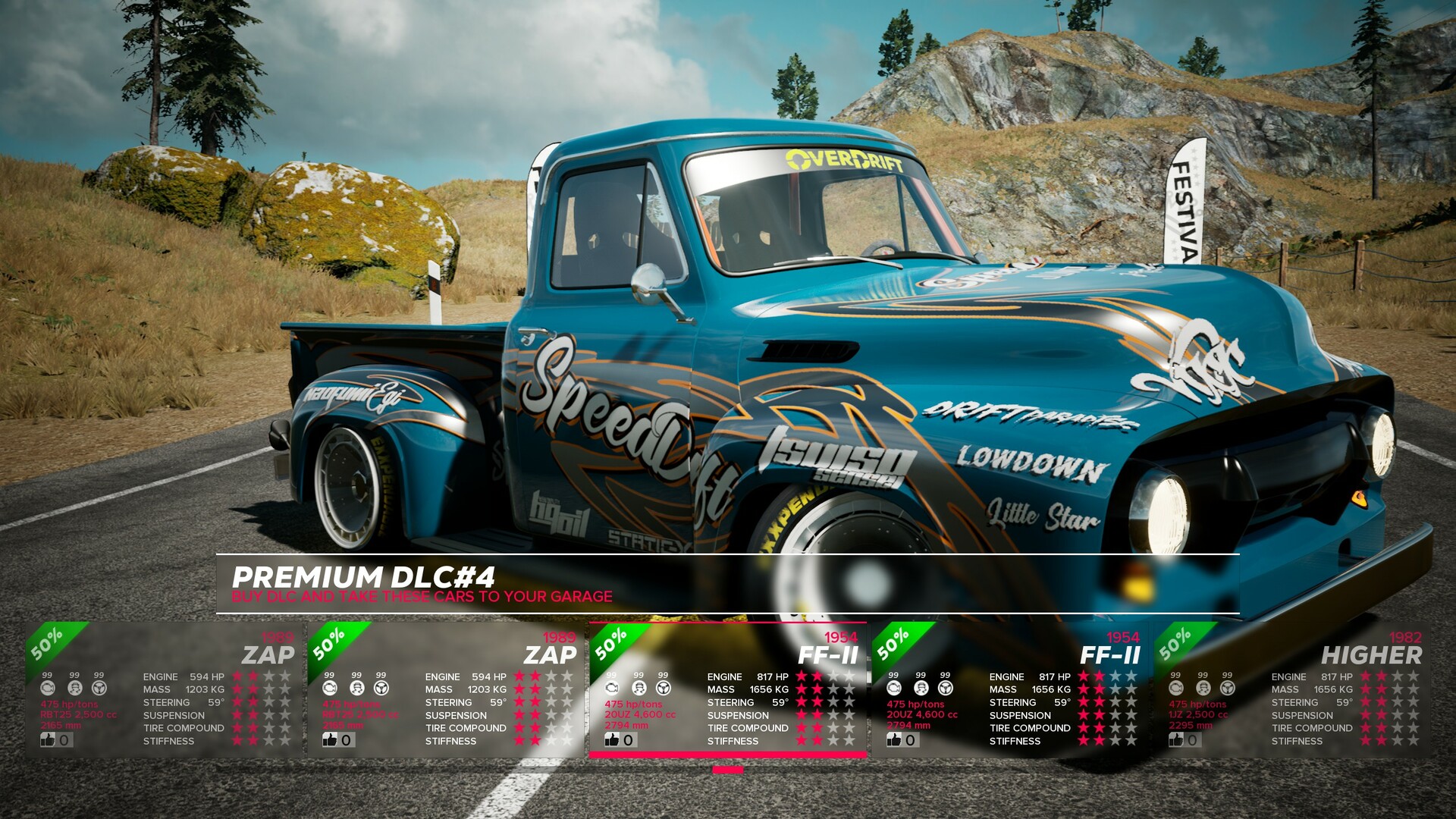Select the engine icon on the second ZAP card
This screenshot has height=819, width=1456.
coord(328,687)
